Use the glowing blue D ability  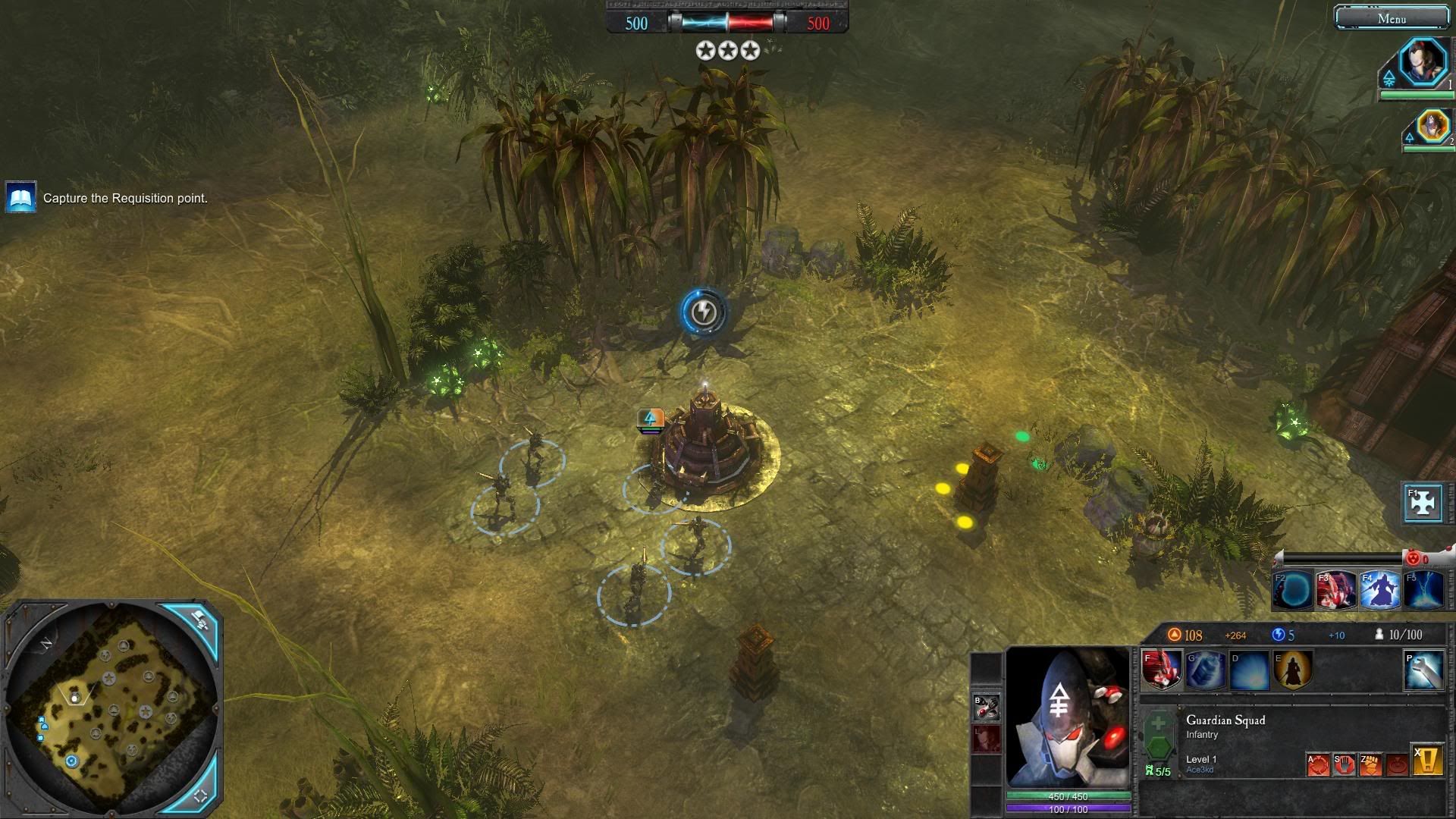coord(1250,670)
